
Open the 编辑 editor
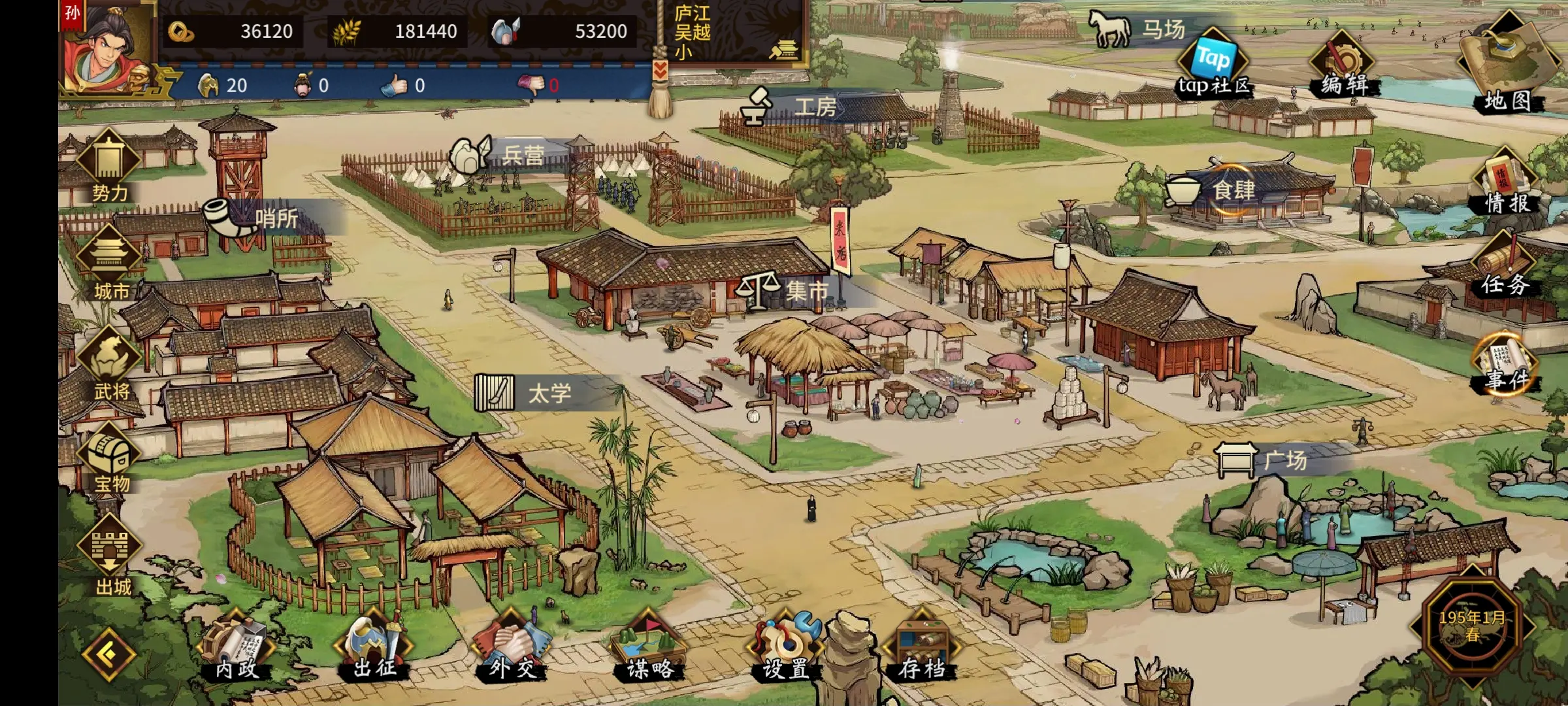pos(1343,65)
